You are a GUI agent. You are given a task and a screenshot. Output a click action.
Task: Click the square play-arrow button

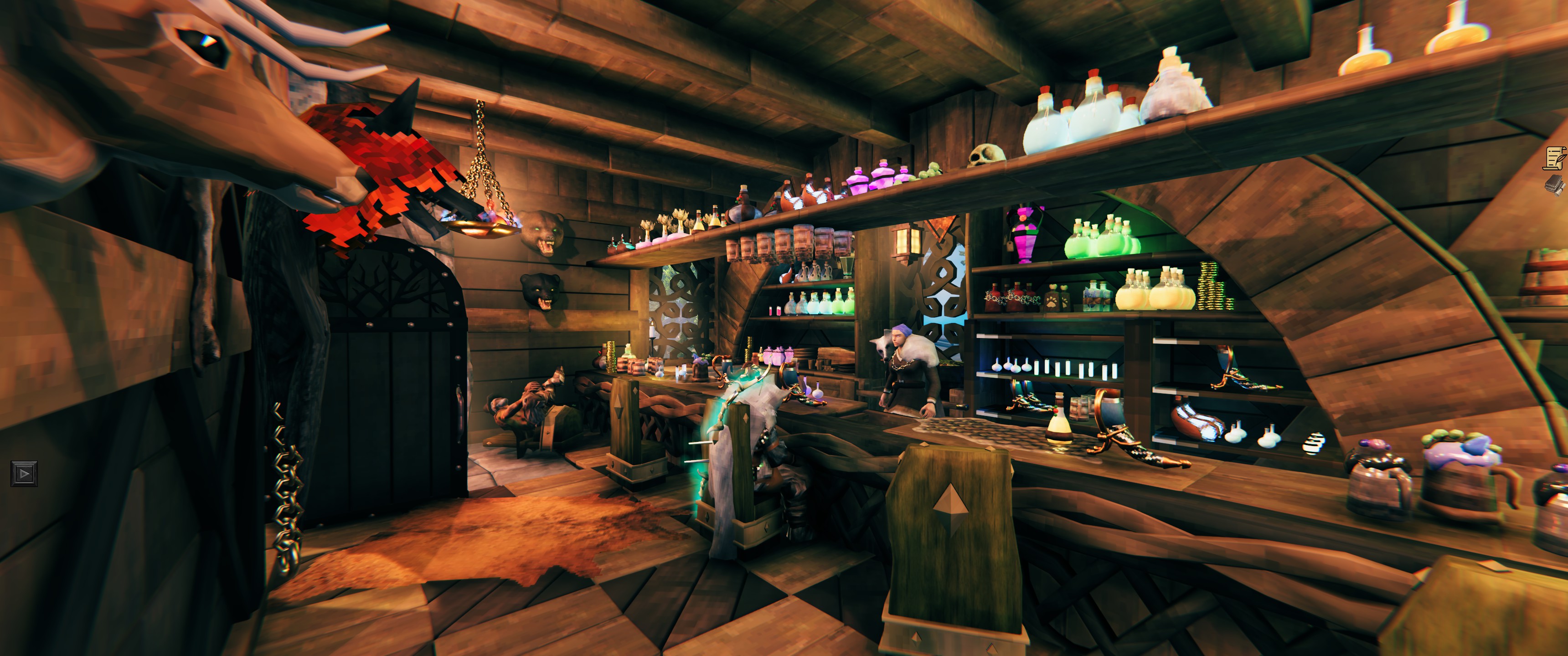point(24,473)
